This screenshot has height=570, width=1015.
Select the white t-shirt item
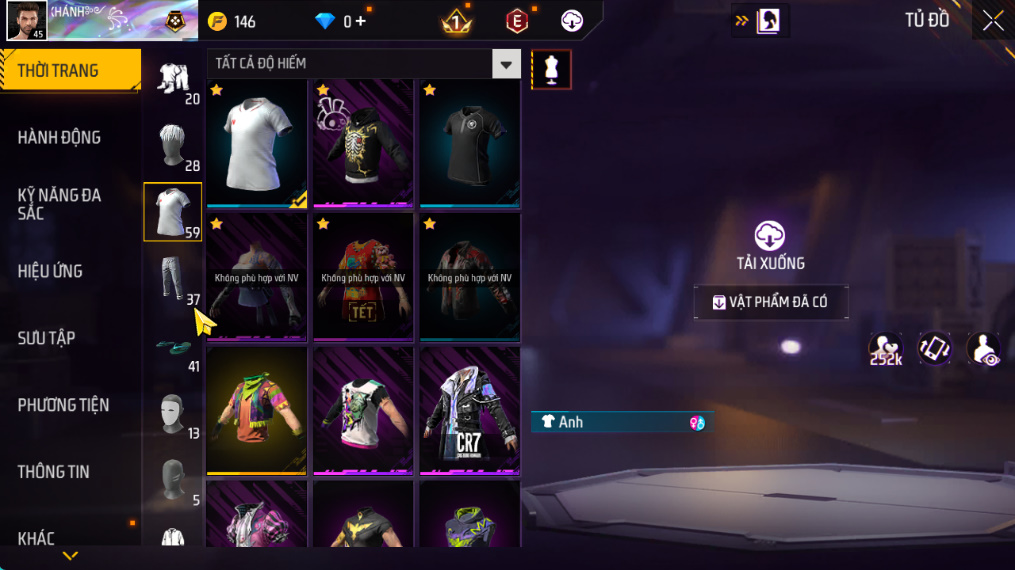257,142
